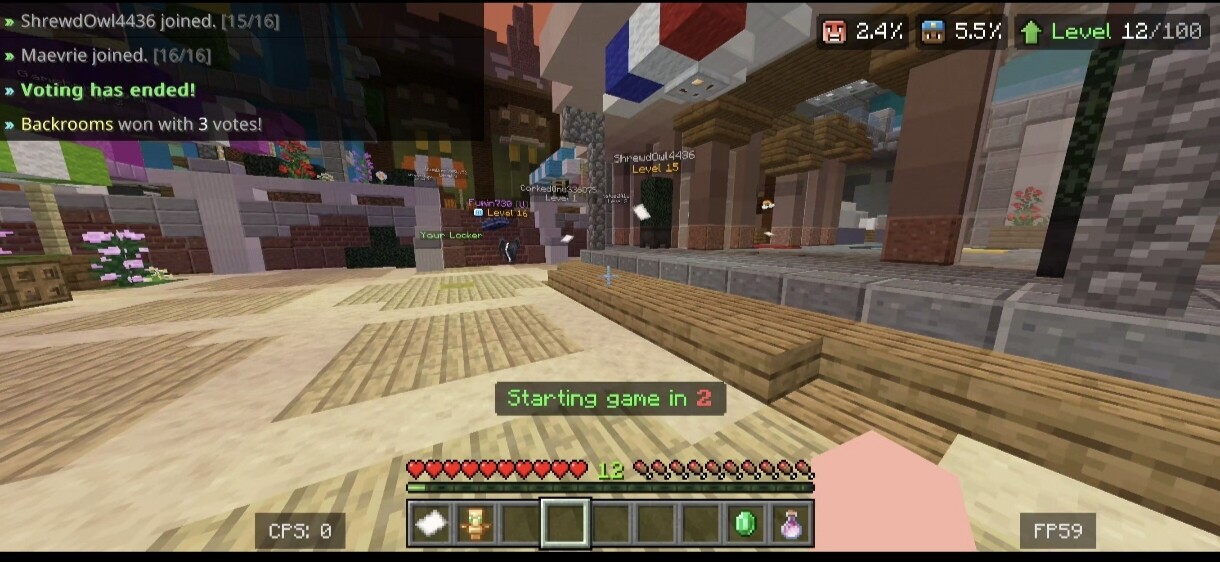Open the chat message log
This screenshot has height=562, width=1220.
tap(240, 72)
